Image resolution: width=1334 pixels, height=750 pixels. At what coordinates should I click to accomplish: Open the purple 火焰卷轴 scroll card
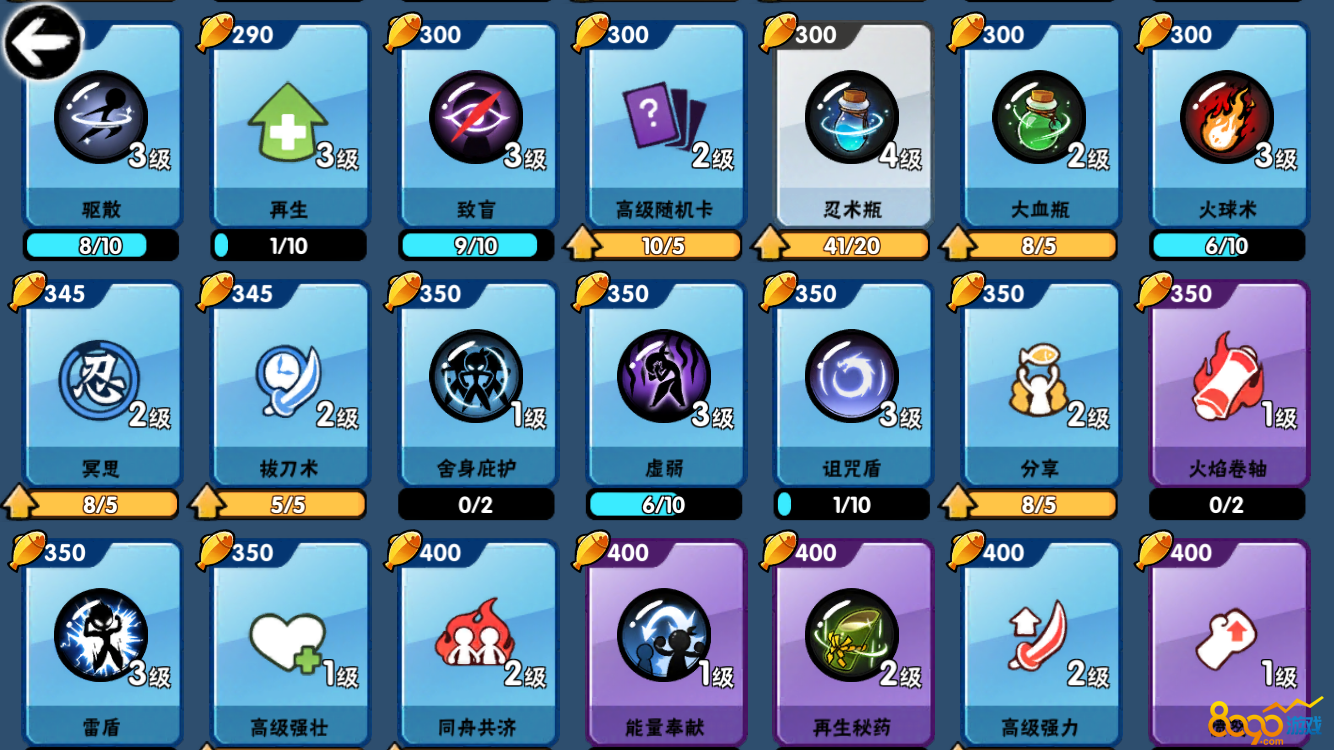[1227, 385]
